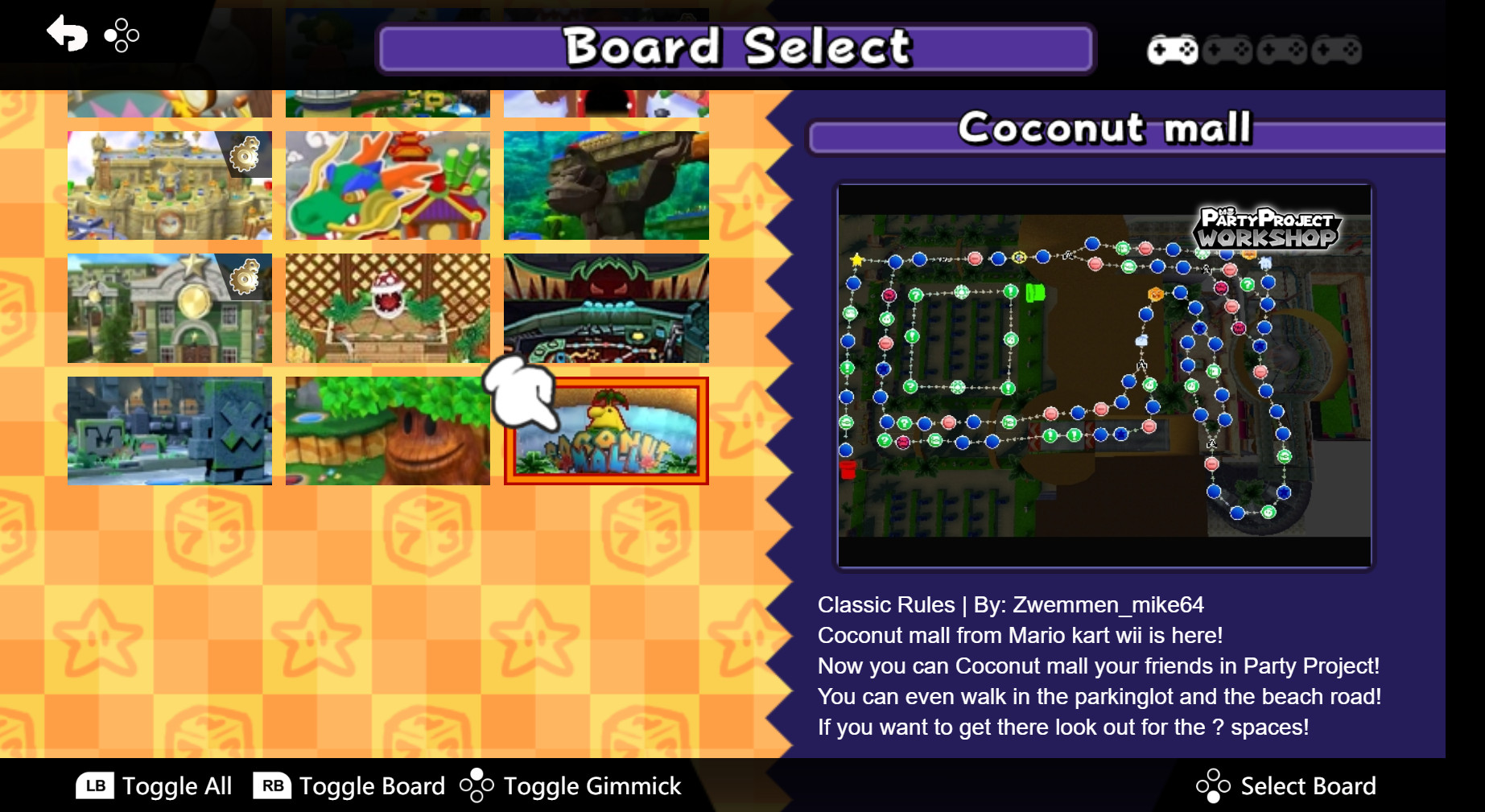Select the highlighted Coconut Mall board thumbnail
This screenshot has height=812, width=1485.
606,432
